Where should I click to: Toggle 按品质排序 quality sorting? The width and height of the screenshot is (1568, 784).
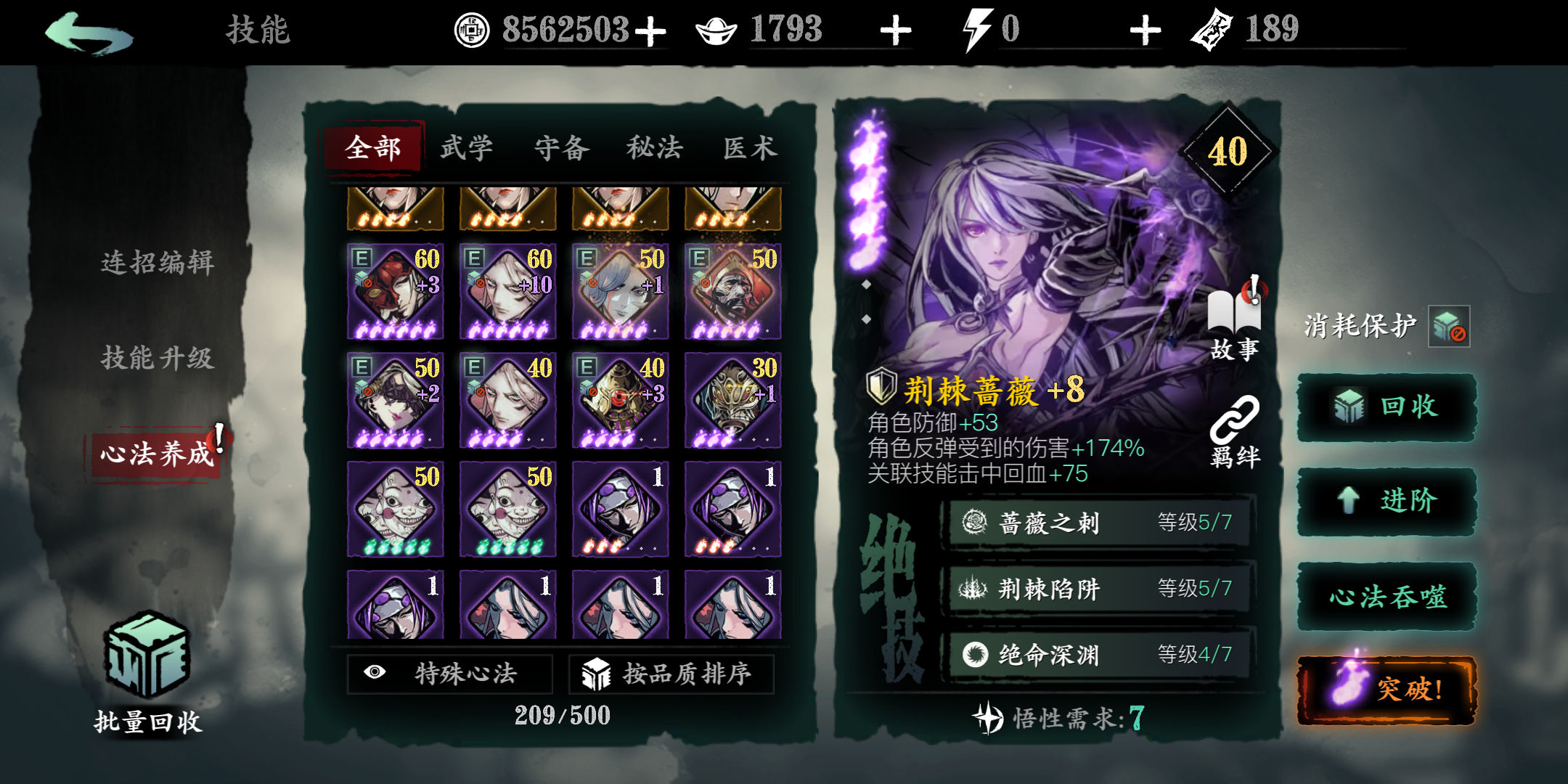point(671,673)
